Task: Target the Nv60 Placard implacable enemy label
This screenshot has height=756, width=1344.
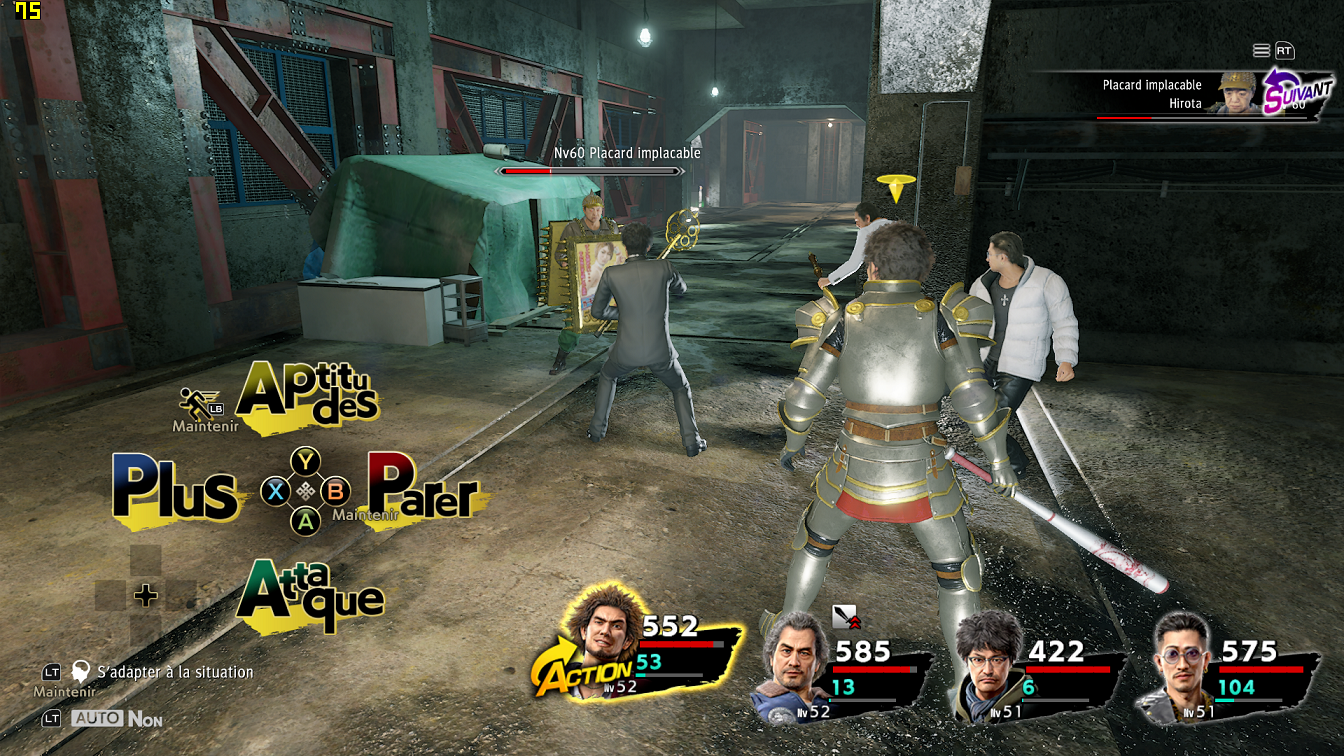Action: [627, 153]
